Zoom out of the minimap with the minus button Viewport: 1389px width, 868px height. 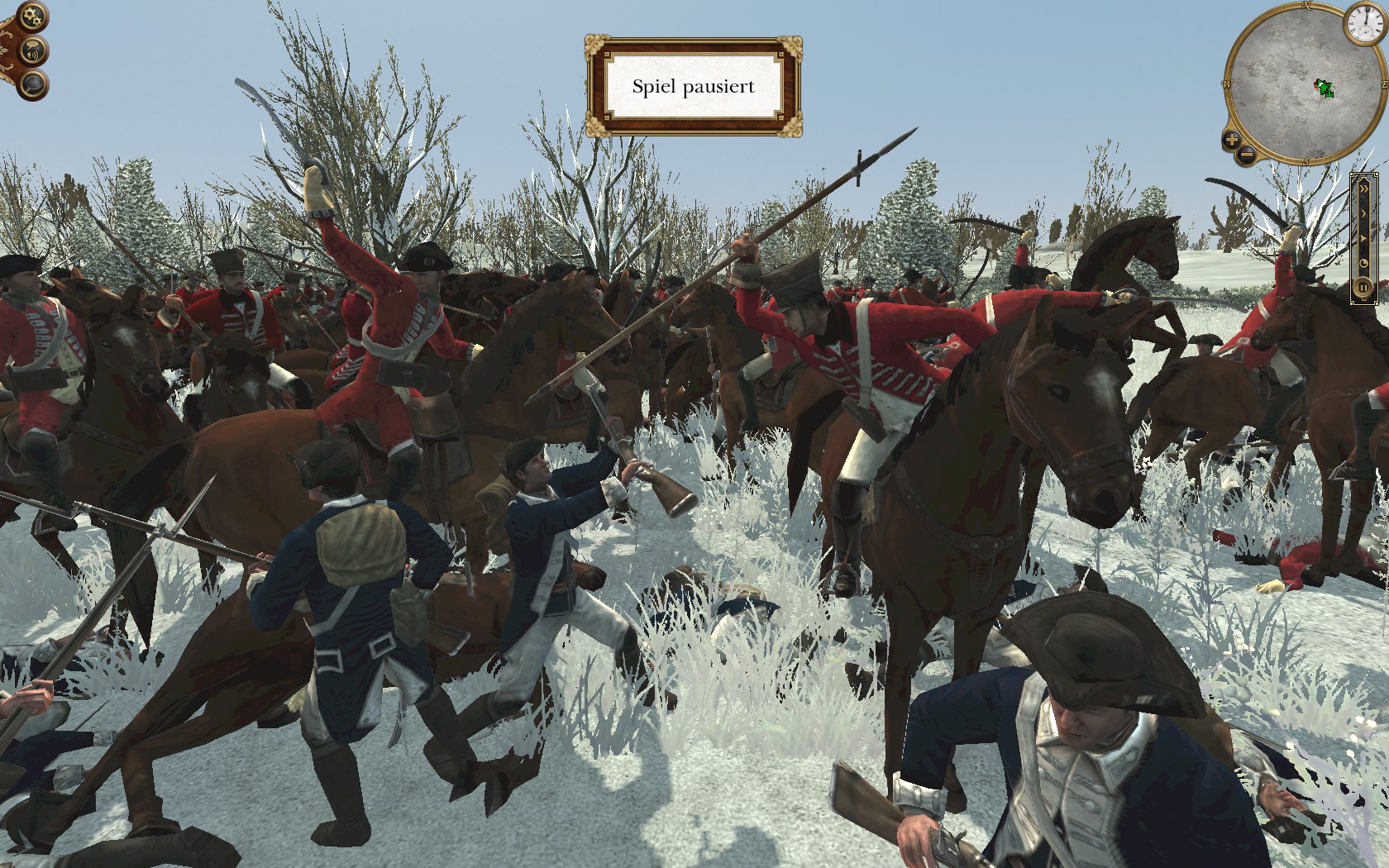pyautogui.click(x=1247, y=153)
